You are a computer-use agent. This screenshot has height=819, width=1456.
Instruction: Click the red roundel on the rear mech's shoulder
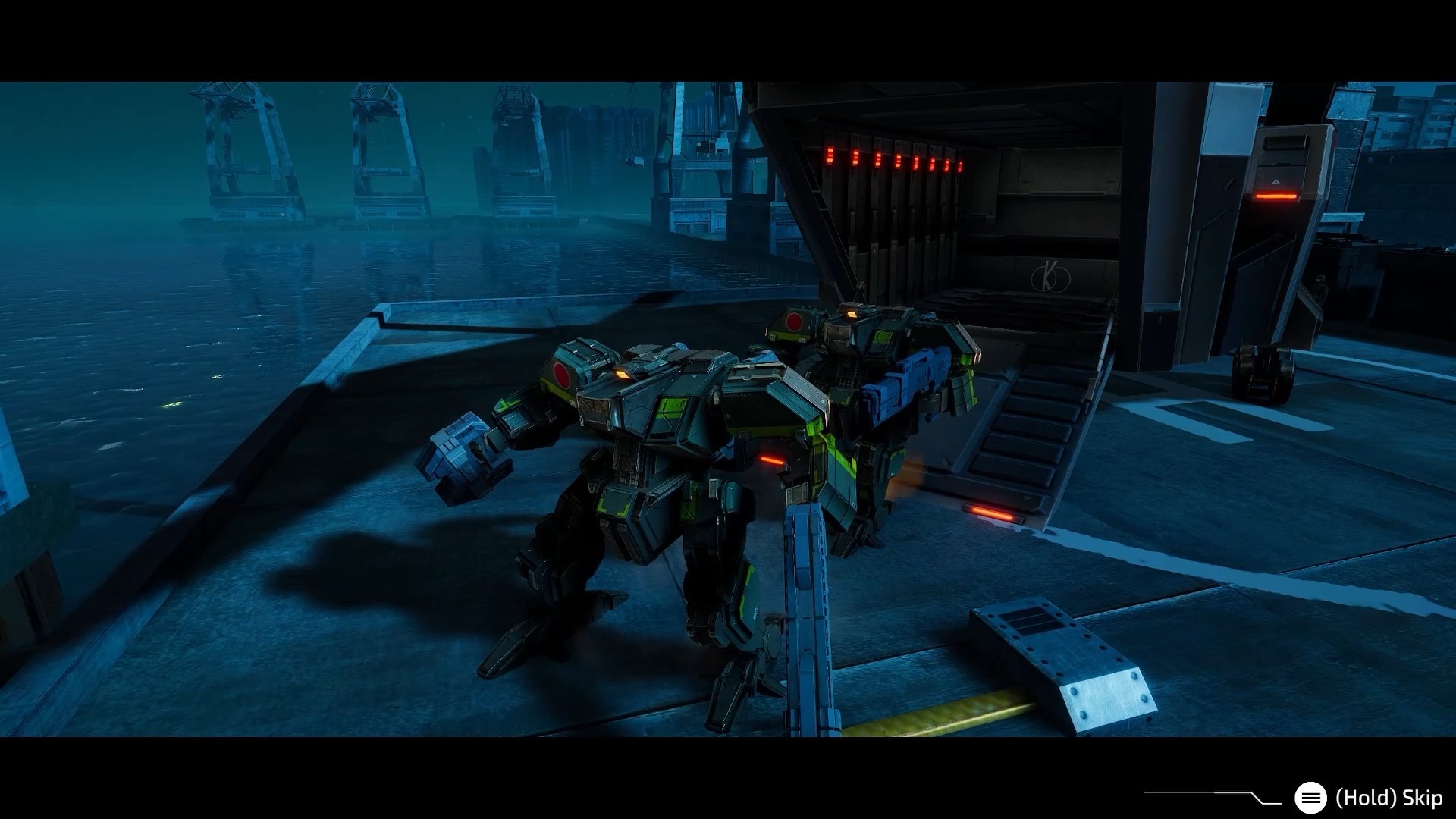(795, 323)
